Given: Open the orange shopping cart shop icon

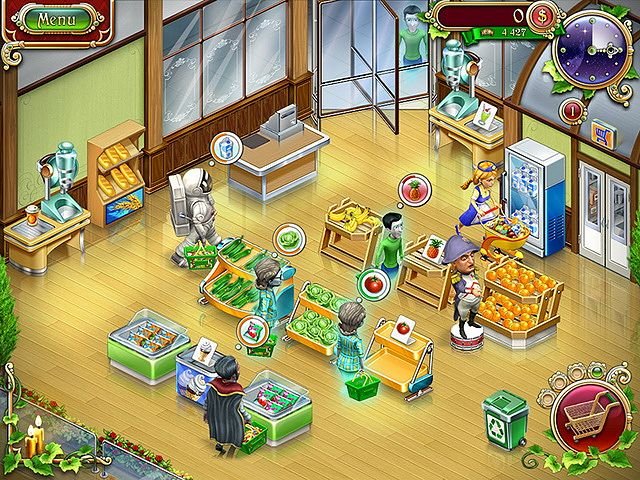Looking at the screenshot, I should tap(603, 132).
